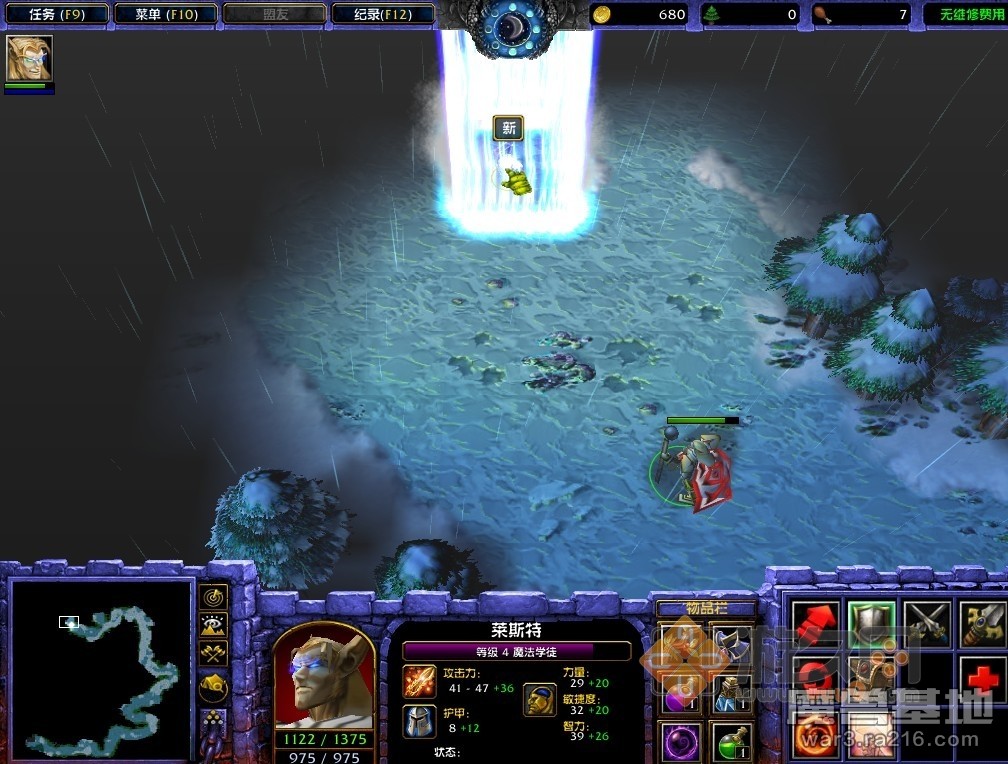Use the blue potion in inventory
Screen dimensions: 1008x764
coord(731,691)
